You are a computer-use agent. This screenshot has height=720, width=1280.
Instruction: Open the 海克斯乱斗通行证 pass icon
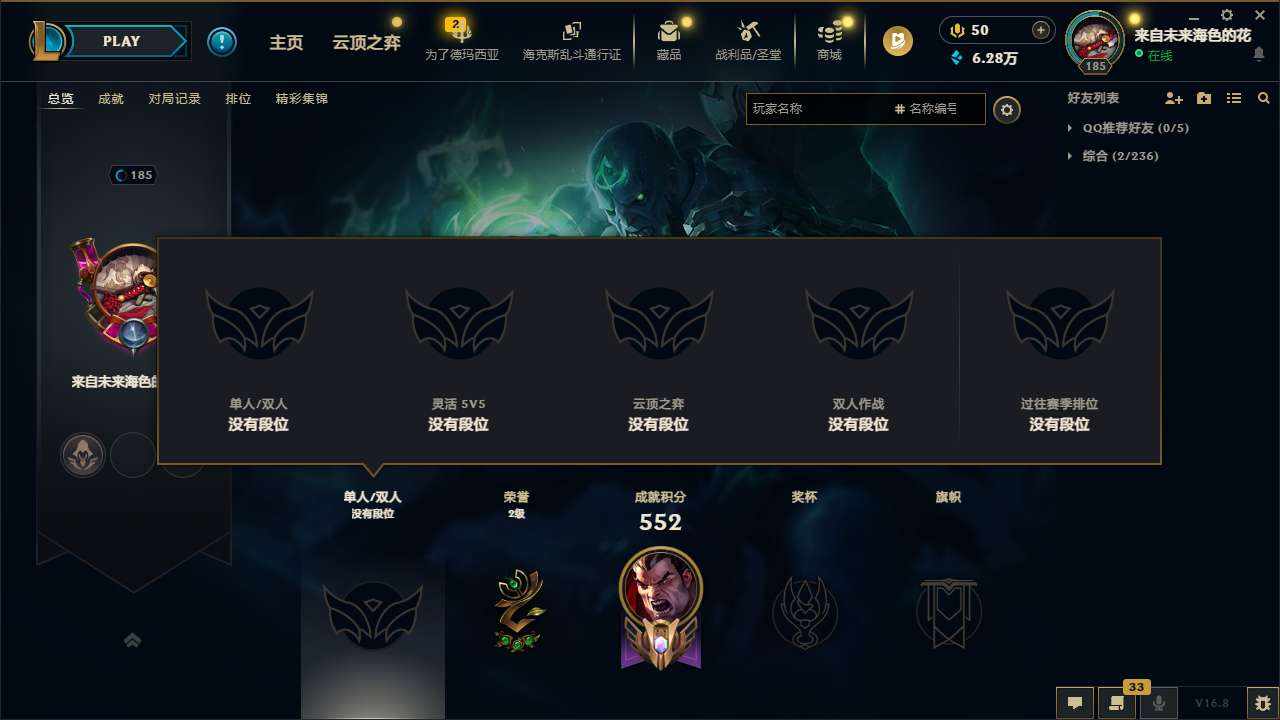click(570, 33)
